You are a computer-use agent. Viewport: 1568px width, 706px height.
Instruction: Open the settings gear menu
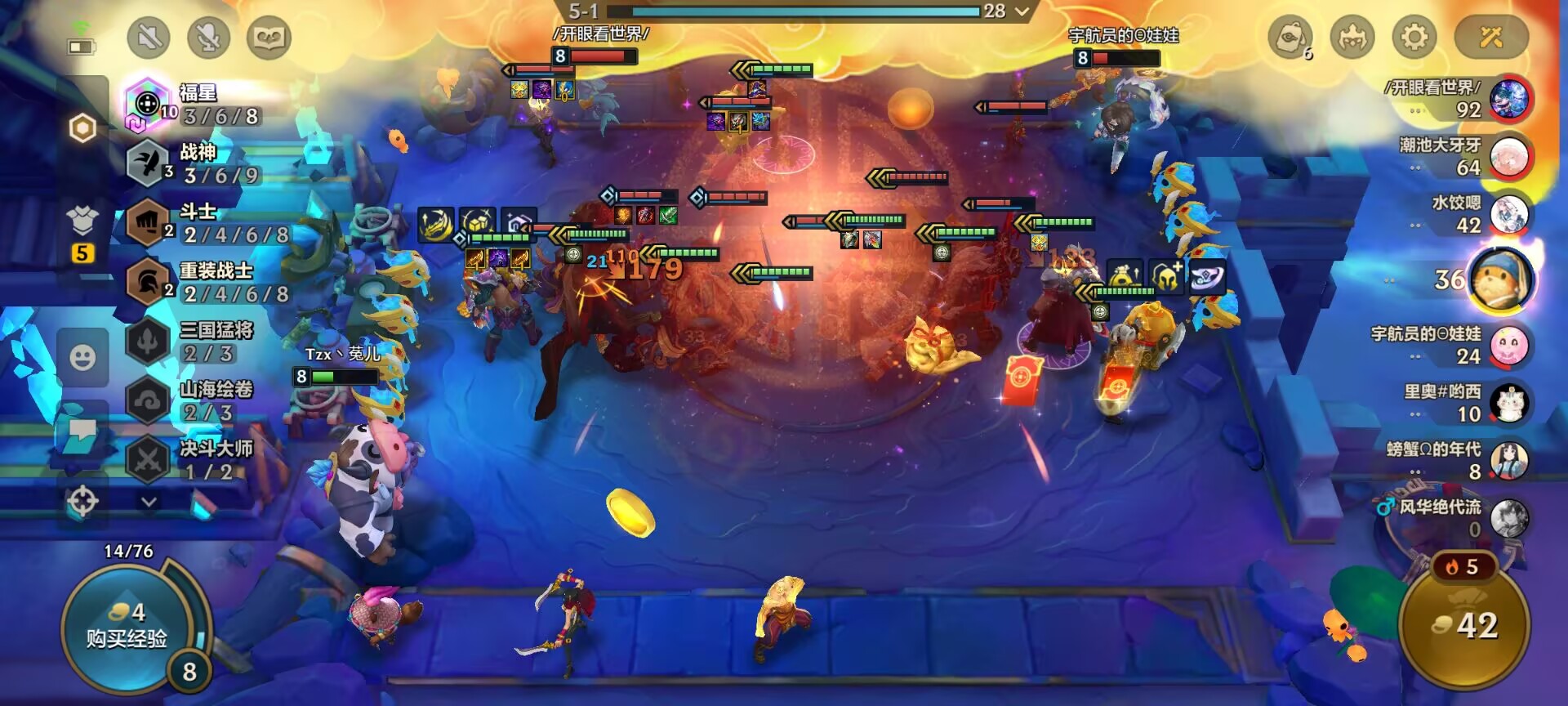coord(1414,38)
